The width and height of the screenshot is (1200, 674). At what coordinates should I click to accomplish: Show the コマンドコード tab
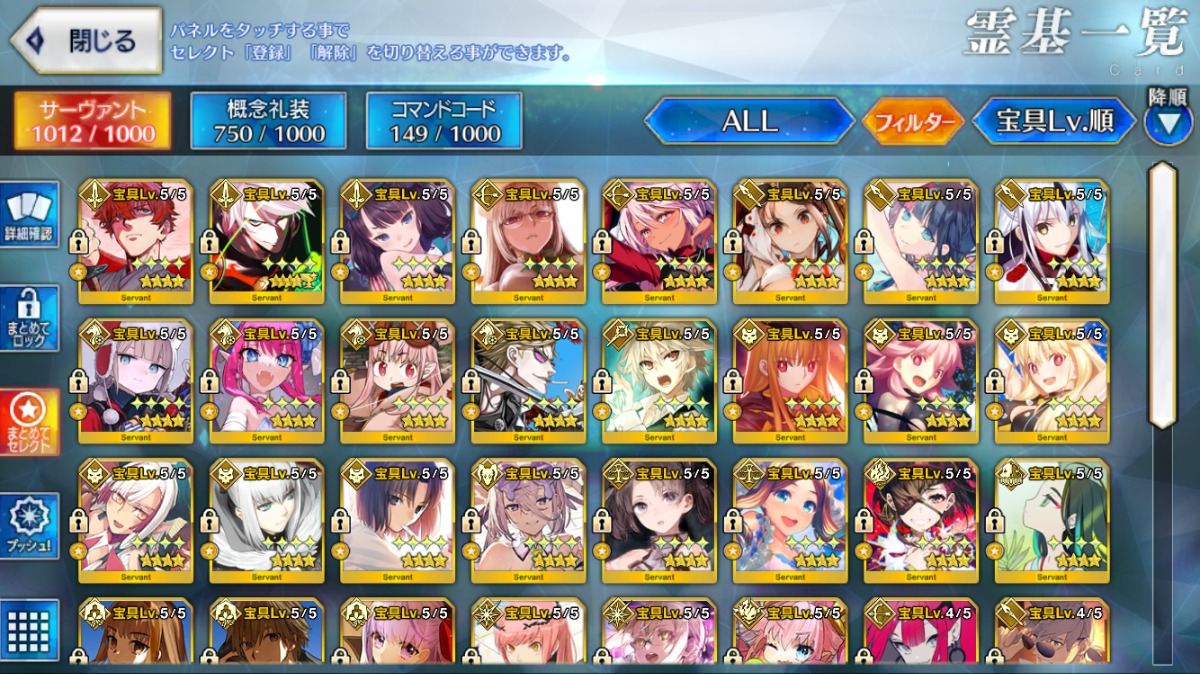click(x=444, y=121)
